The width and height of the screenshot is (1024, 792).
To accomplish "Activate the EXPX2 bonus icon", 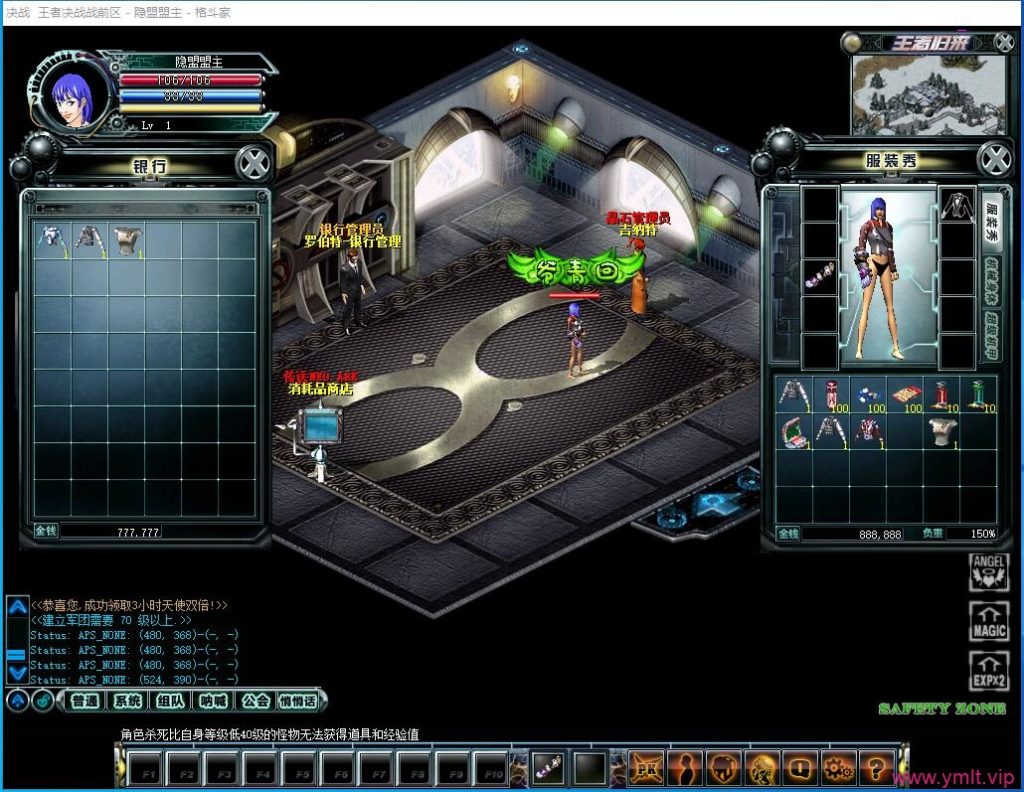I will coord(988,670).
